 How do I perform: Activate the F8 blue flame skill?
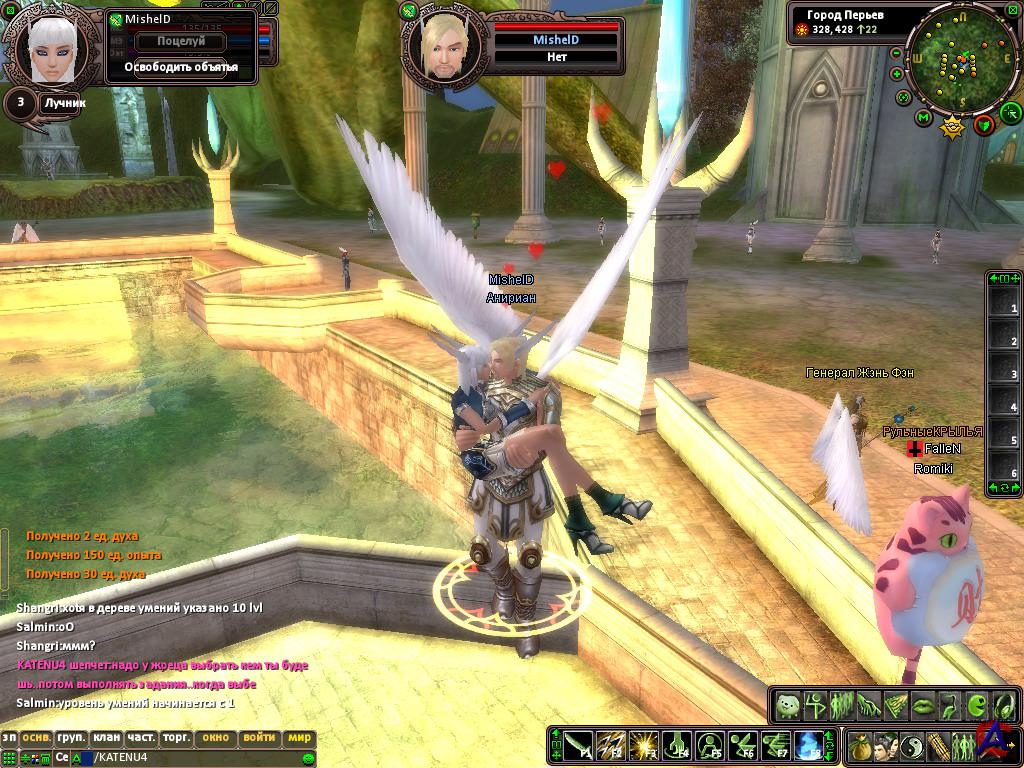click(x=807, y=745)
